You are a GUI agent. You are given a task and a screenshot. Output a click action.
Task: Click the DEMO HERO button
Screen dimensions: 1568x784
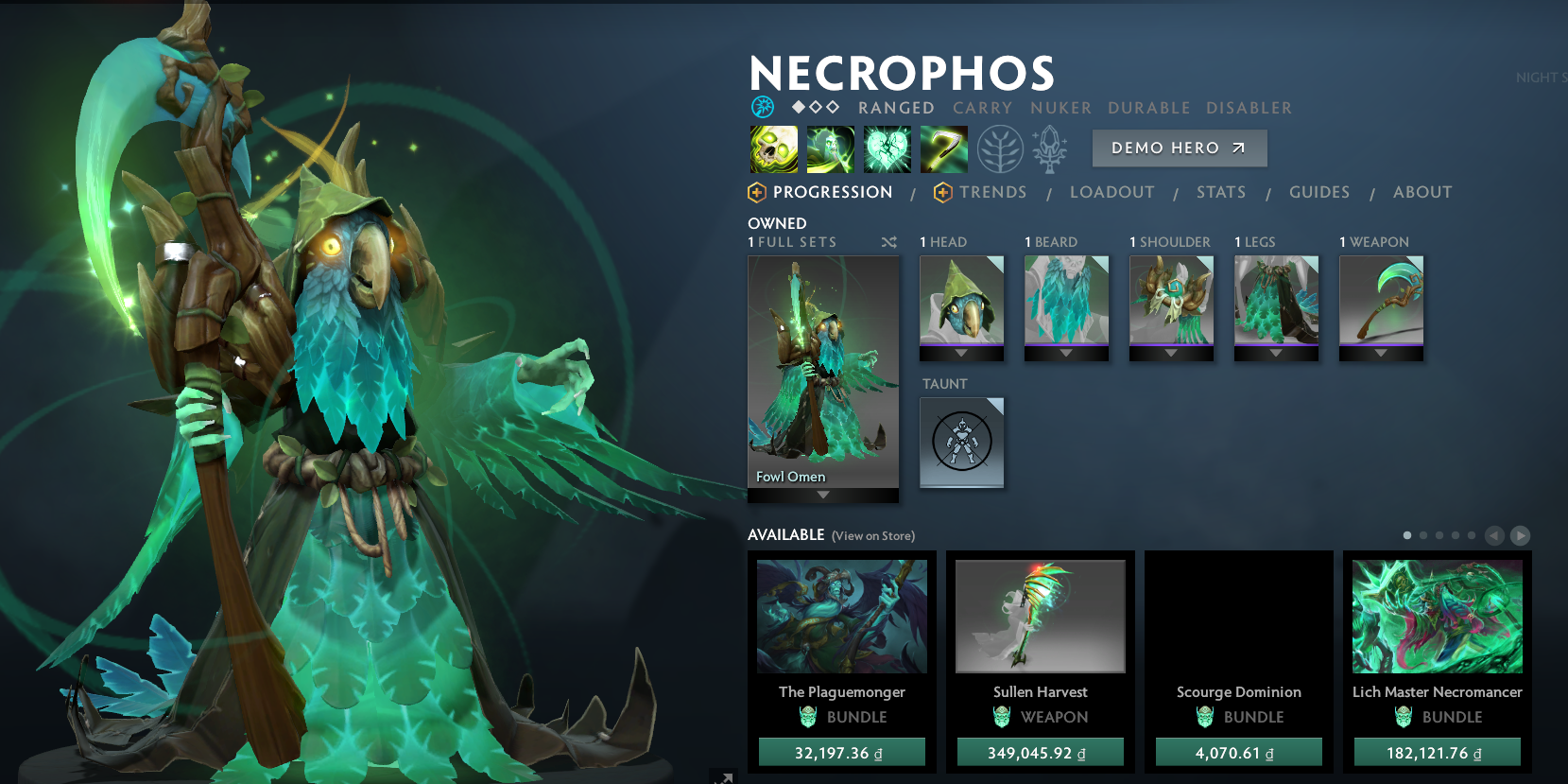1180,148
